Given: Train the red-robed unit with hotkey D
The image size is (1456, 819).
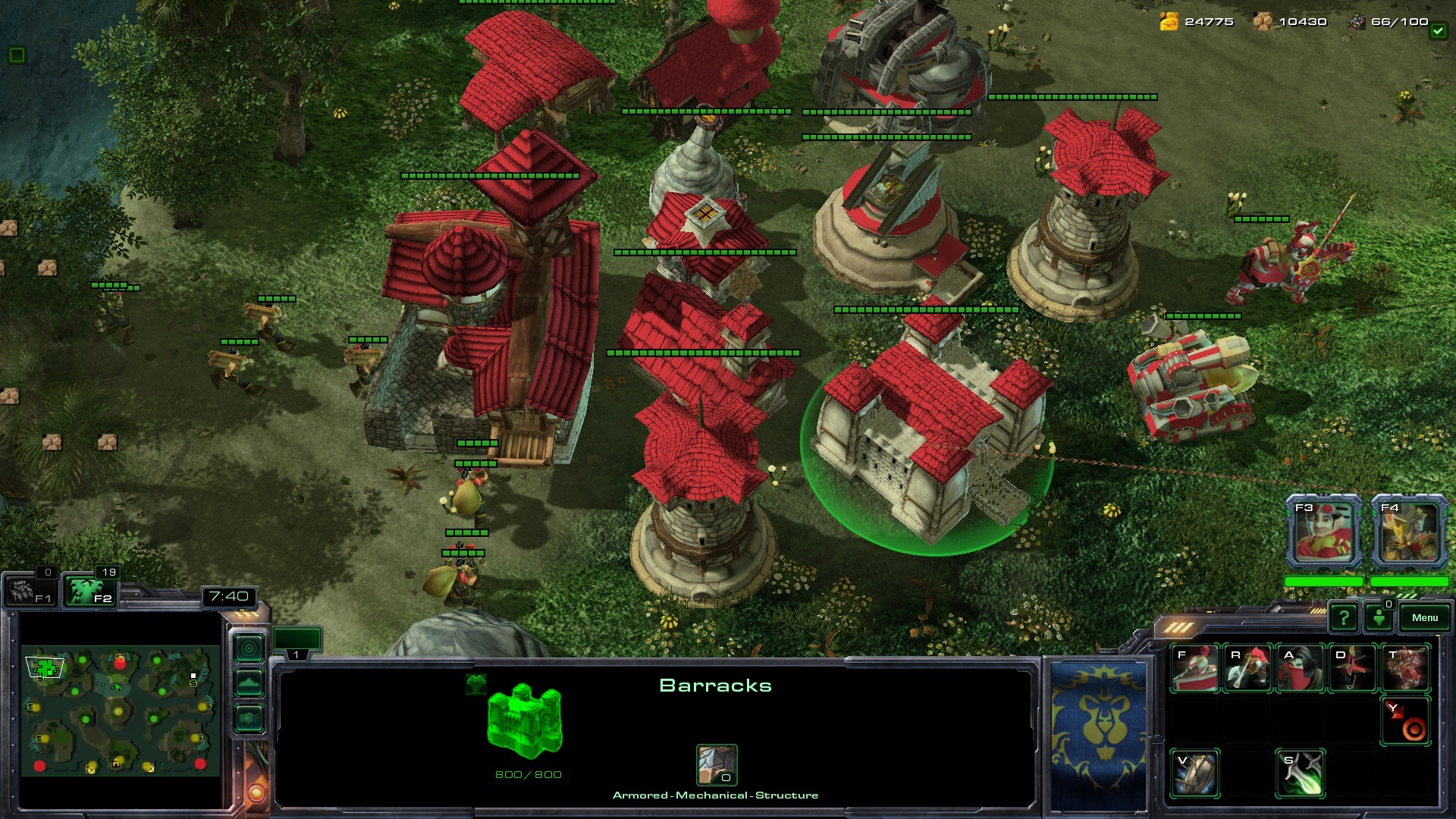Looking at the screenshot, I should point(1353,668).
